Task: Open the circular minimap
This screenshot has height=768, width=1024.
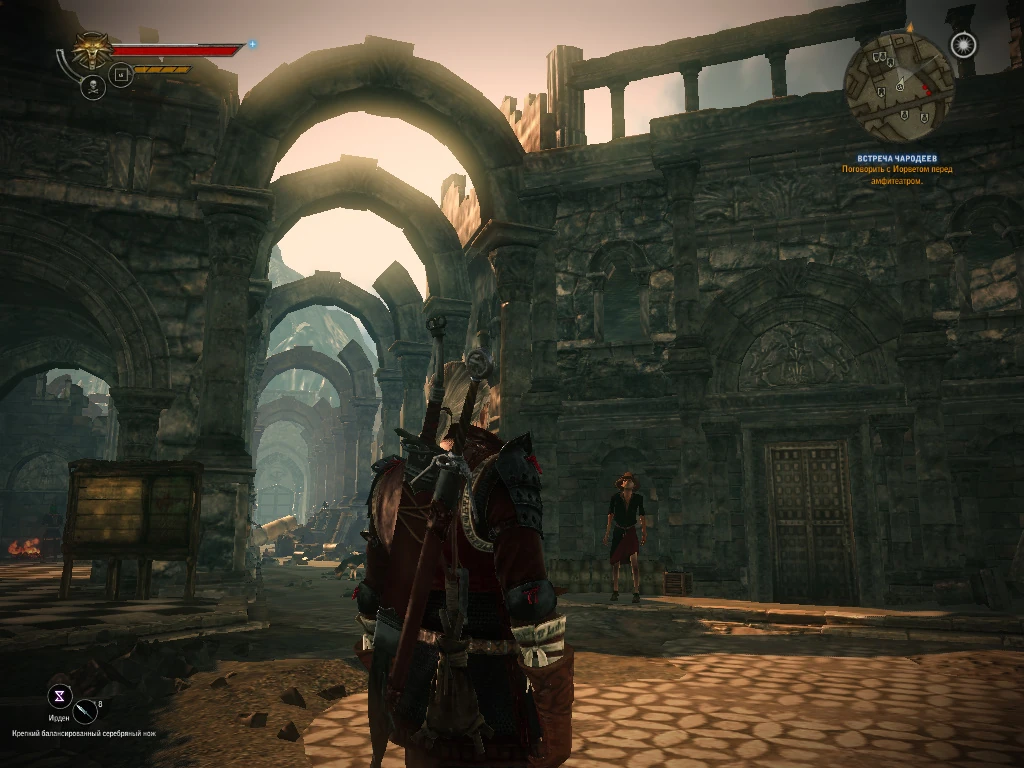Action: pyautogui.click(x=898, y=88)
